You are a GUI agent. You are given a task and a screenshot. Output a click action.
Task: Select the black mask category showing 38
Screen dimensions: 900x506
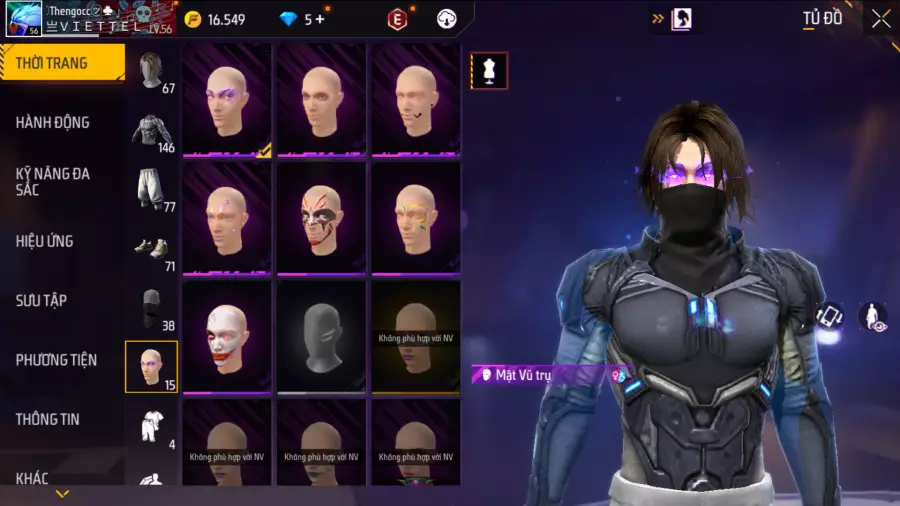152,308
